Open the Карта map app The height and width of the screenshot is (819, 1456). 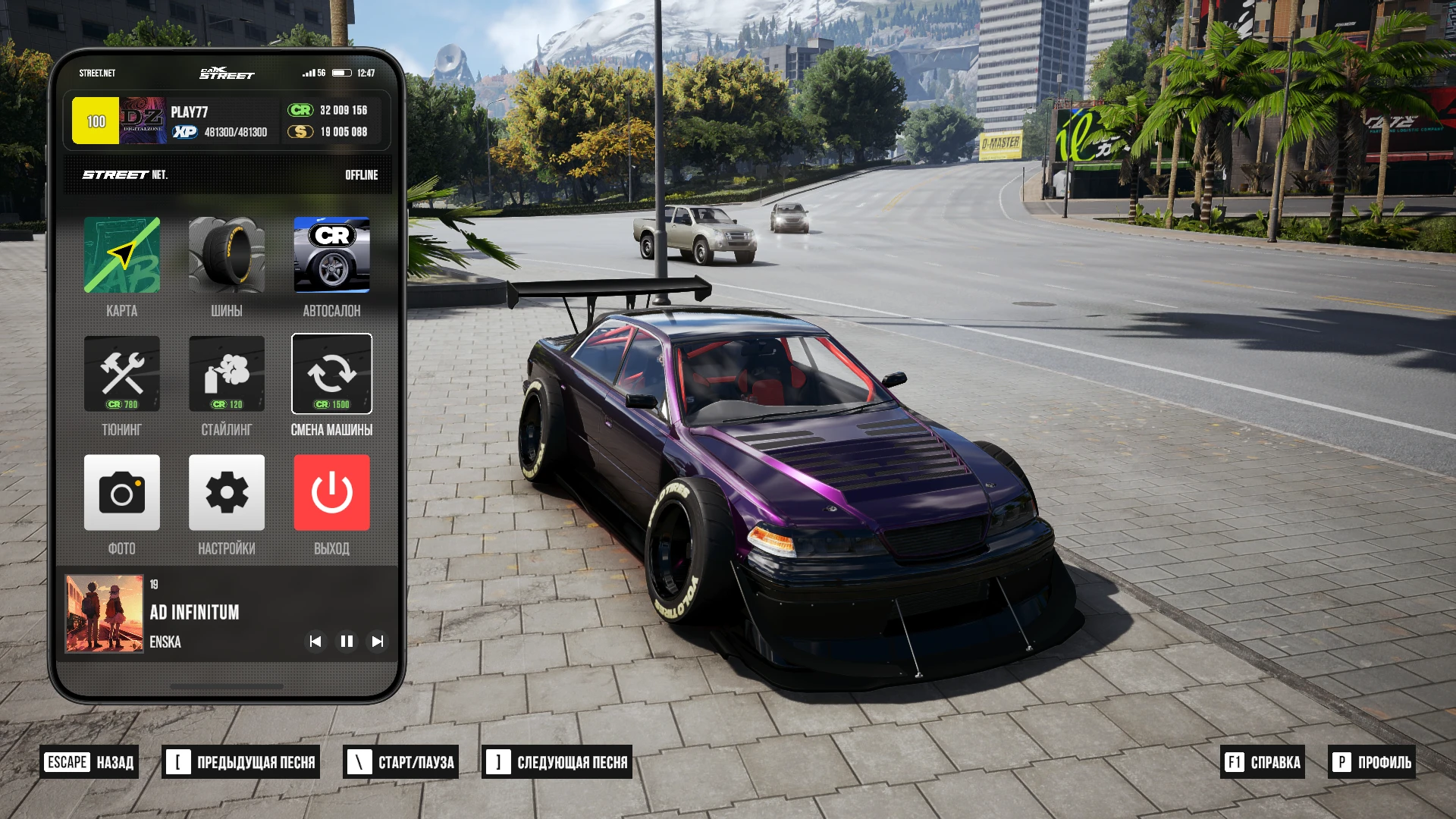pos(121,256)
